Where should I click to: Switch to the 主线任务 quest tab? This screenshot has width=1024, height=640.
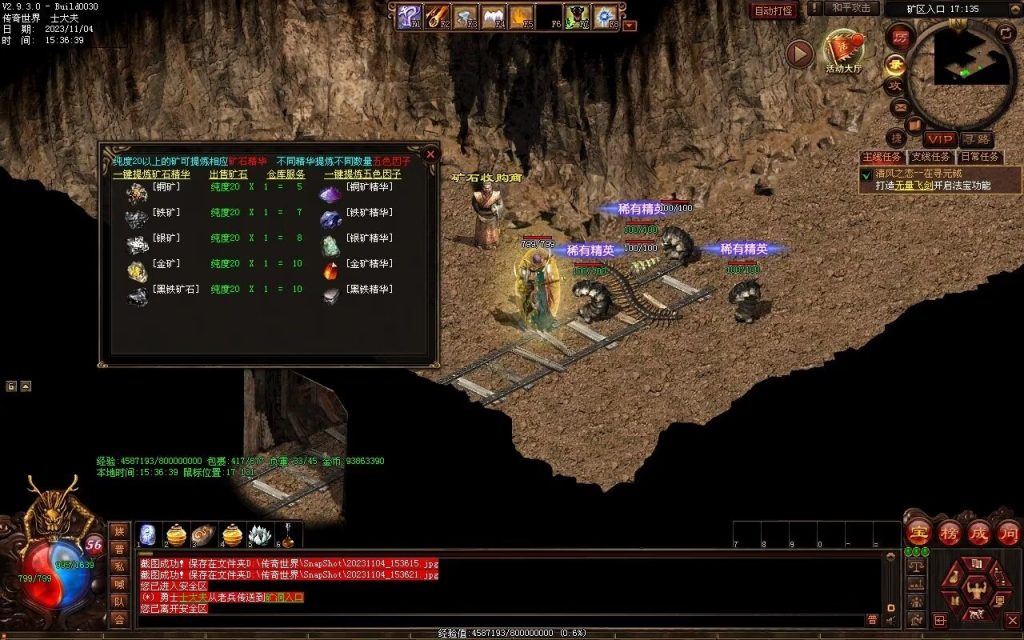tap(881, 157)
